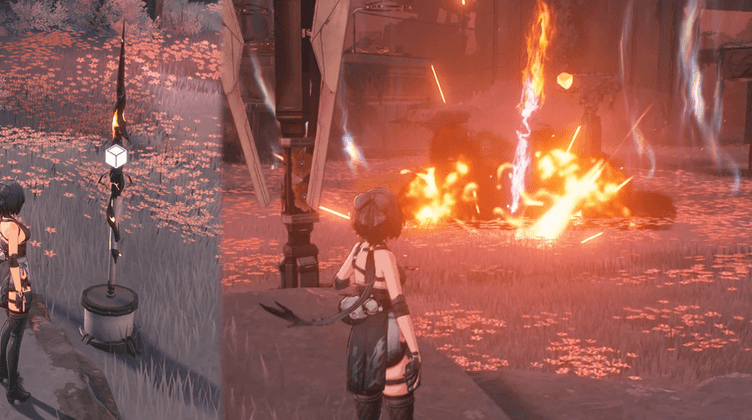Select the white cube interaction marker
752x420 pixels.
pyautogui.click(x=116, y=156)
